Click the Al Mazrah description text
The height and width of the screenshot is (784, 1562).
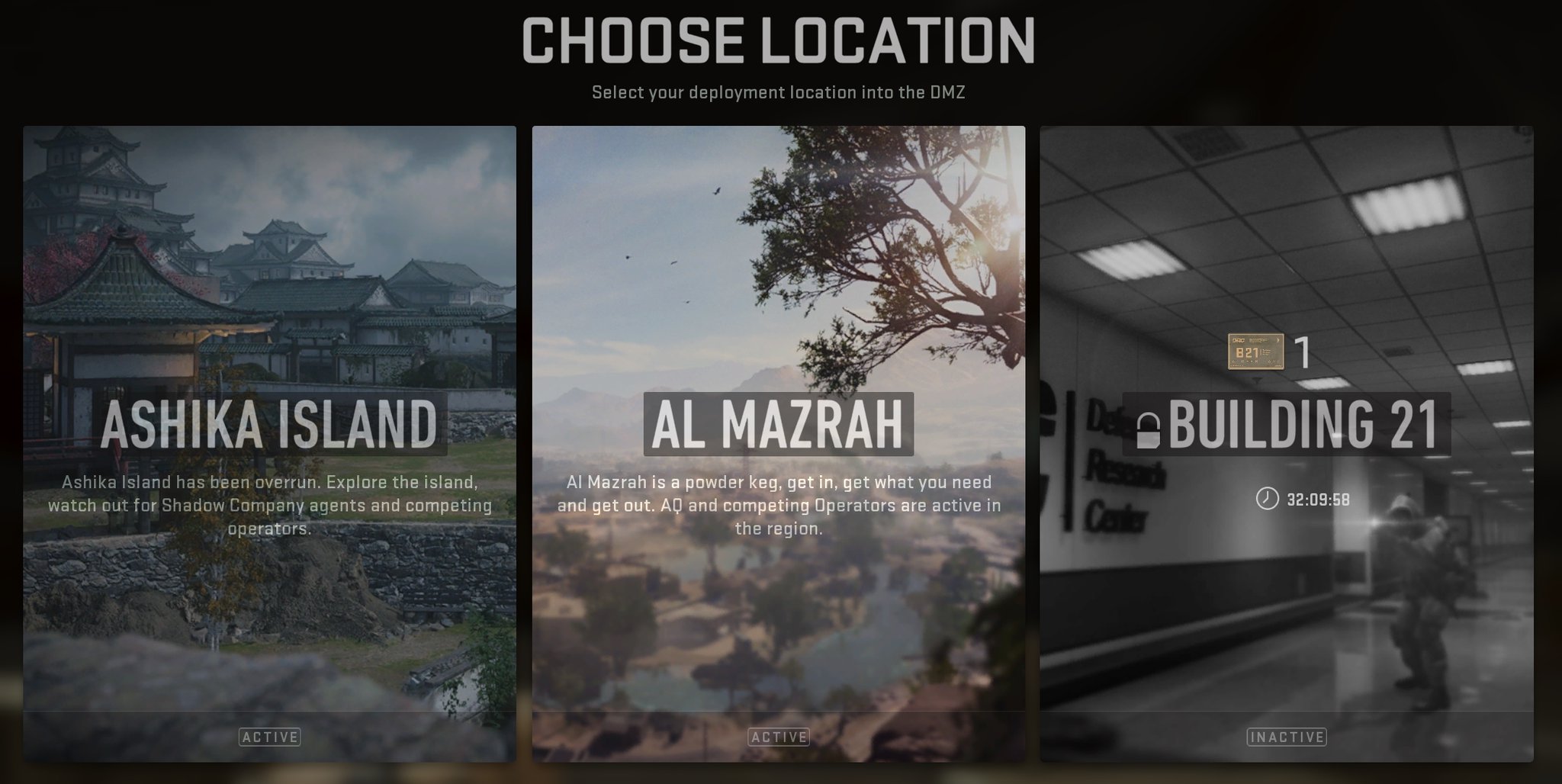779,506
